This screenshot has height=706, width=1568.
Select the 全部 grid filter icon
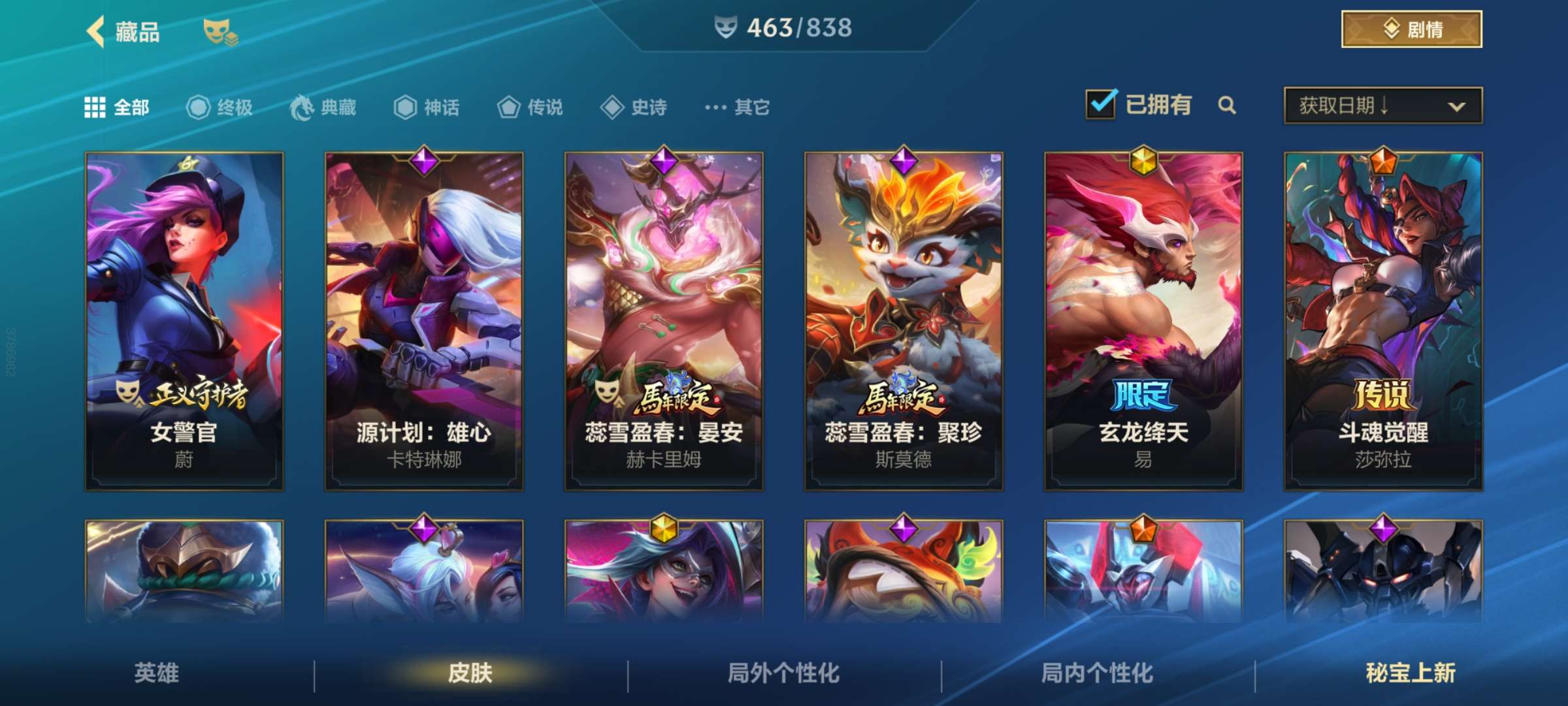click(x=95, y=107)
